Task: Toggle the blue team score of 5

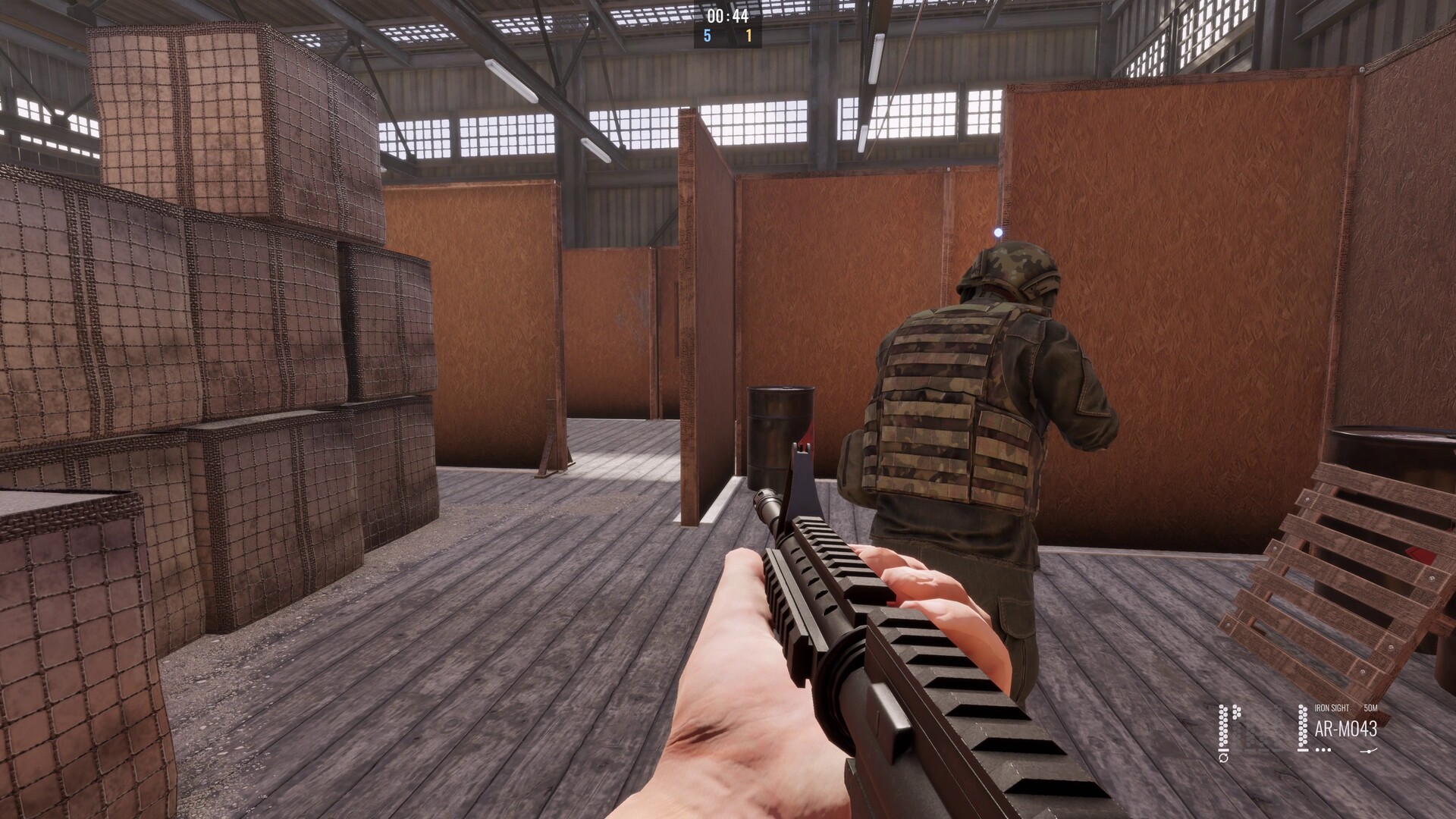Action: click(707, 36)
